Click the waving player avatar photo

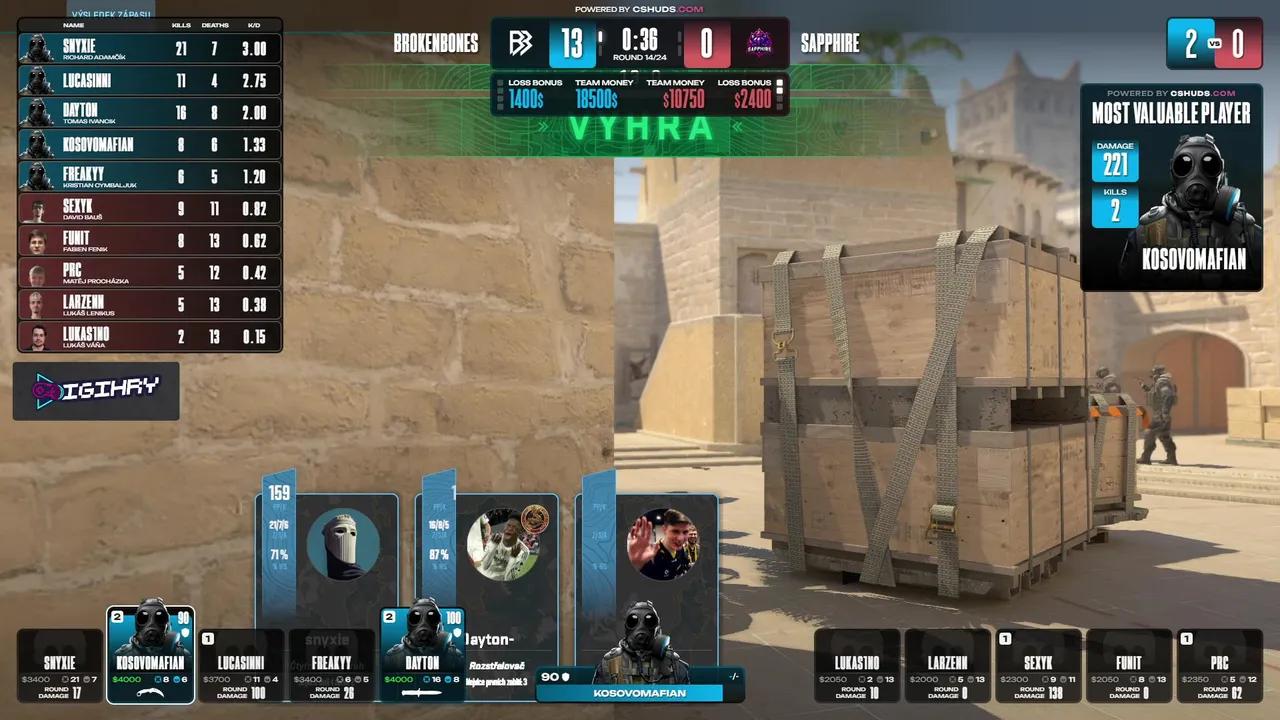(662, 545)
